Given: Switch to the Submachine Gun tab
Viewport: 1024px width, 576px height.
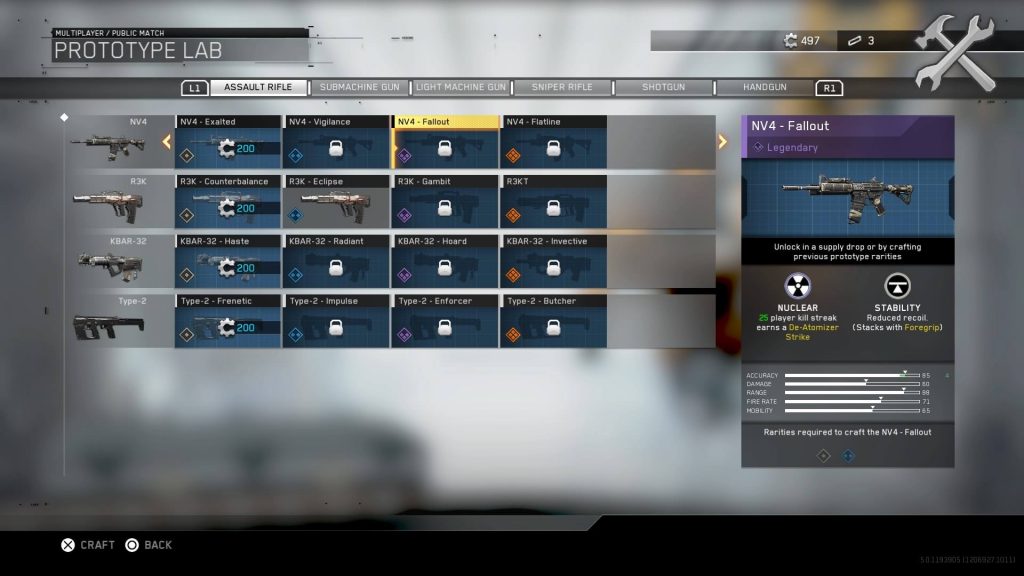Looking at the screenshot, I should coord(359,87).
